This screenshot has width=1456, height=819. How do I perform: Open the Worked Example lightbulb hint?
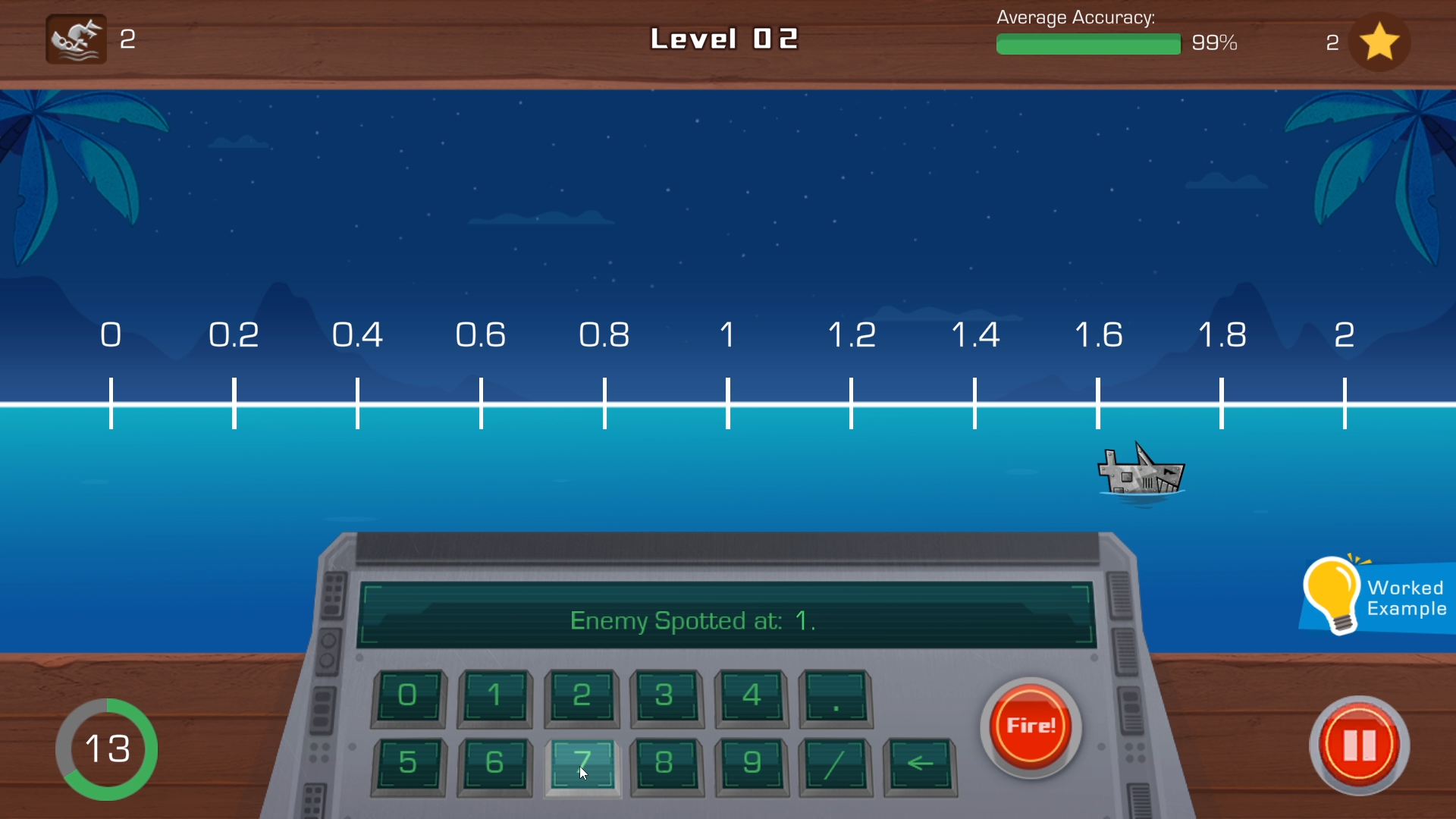pyautogui.click(x=1373, y=595)
